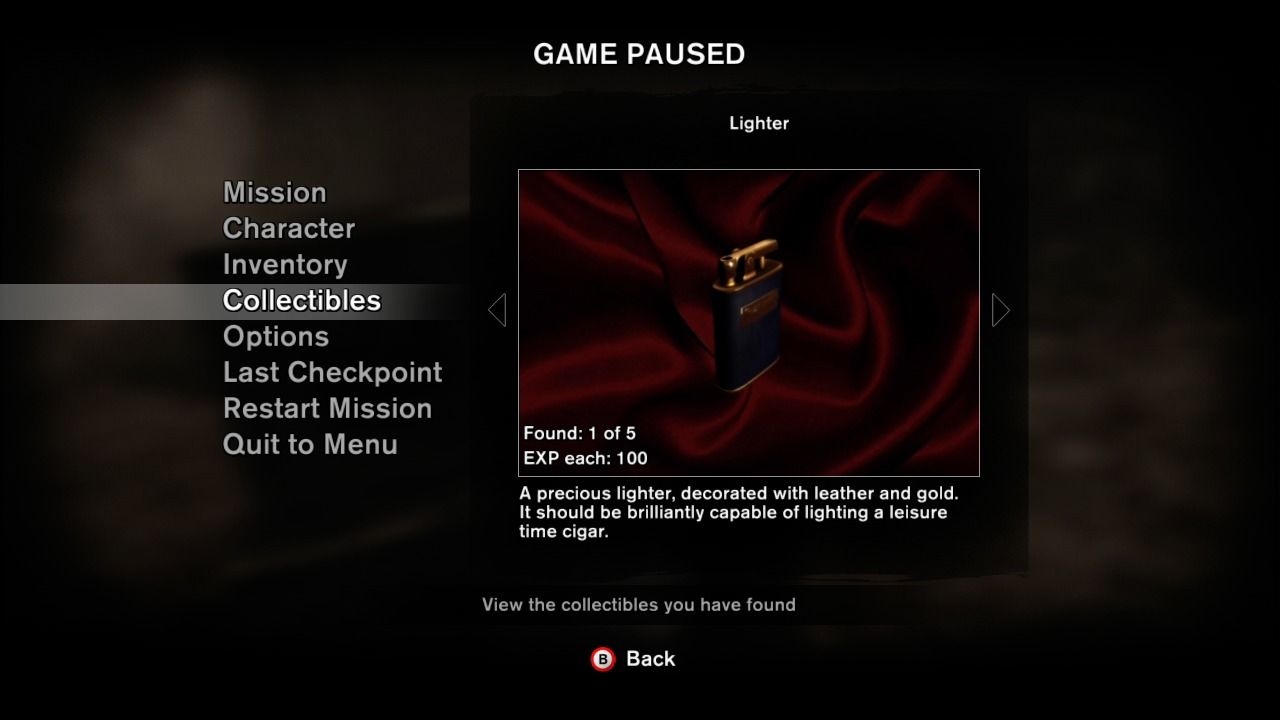Image resolution: width=1280 pixels, height=720 pixels.
Task: Show the next collectible with right arrow
Action: pos(1001,310)
